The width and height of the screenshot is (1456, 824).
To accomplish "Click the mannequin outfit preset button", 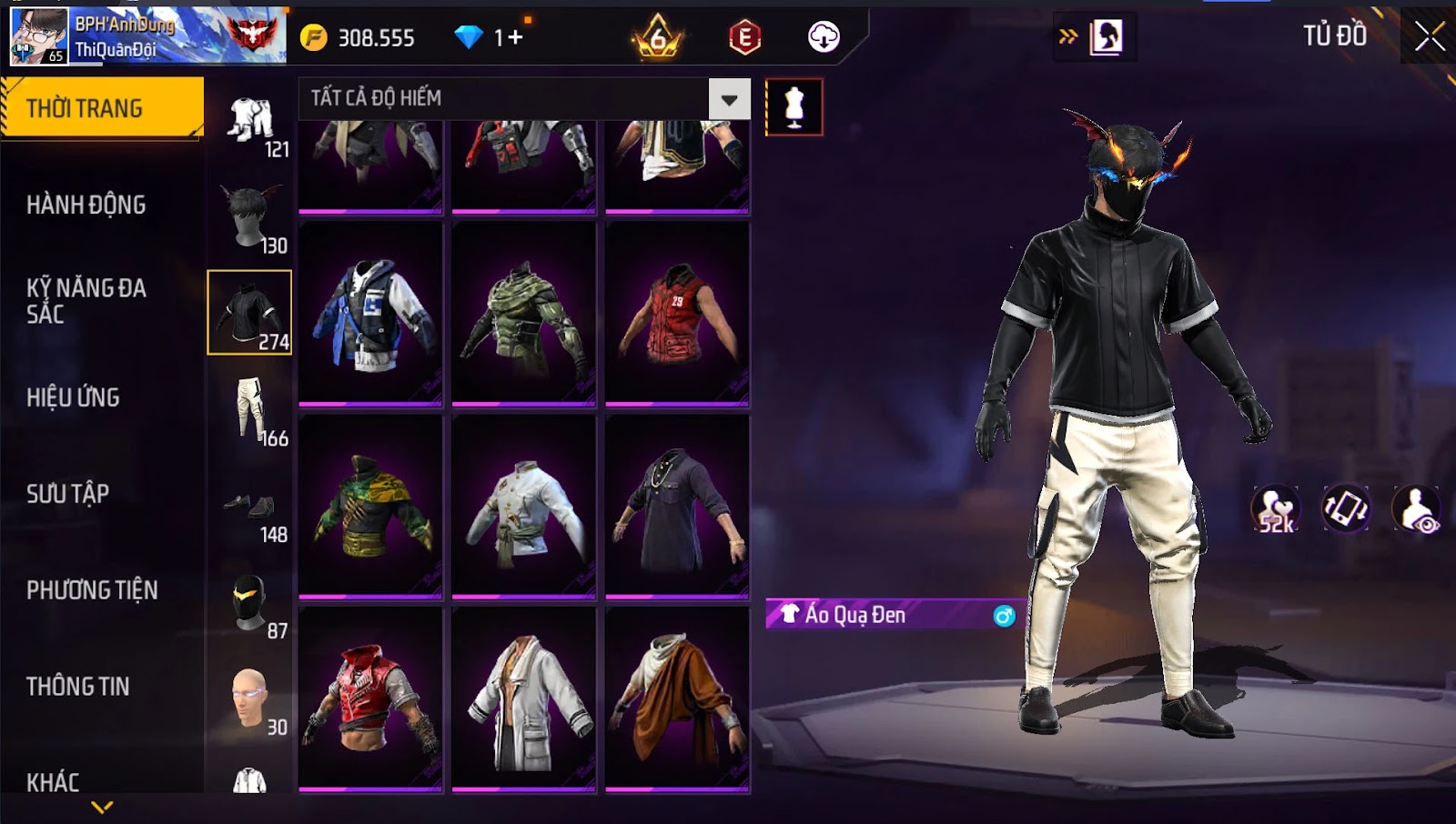I will [x=794, y=107].
